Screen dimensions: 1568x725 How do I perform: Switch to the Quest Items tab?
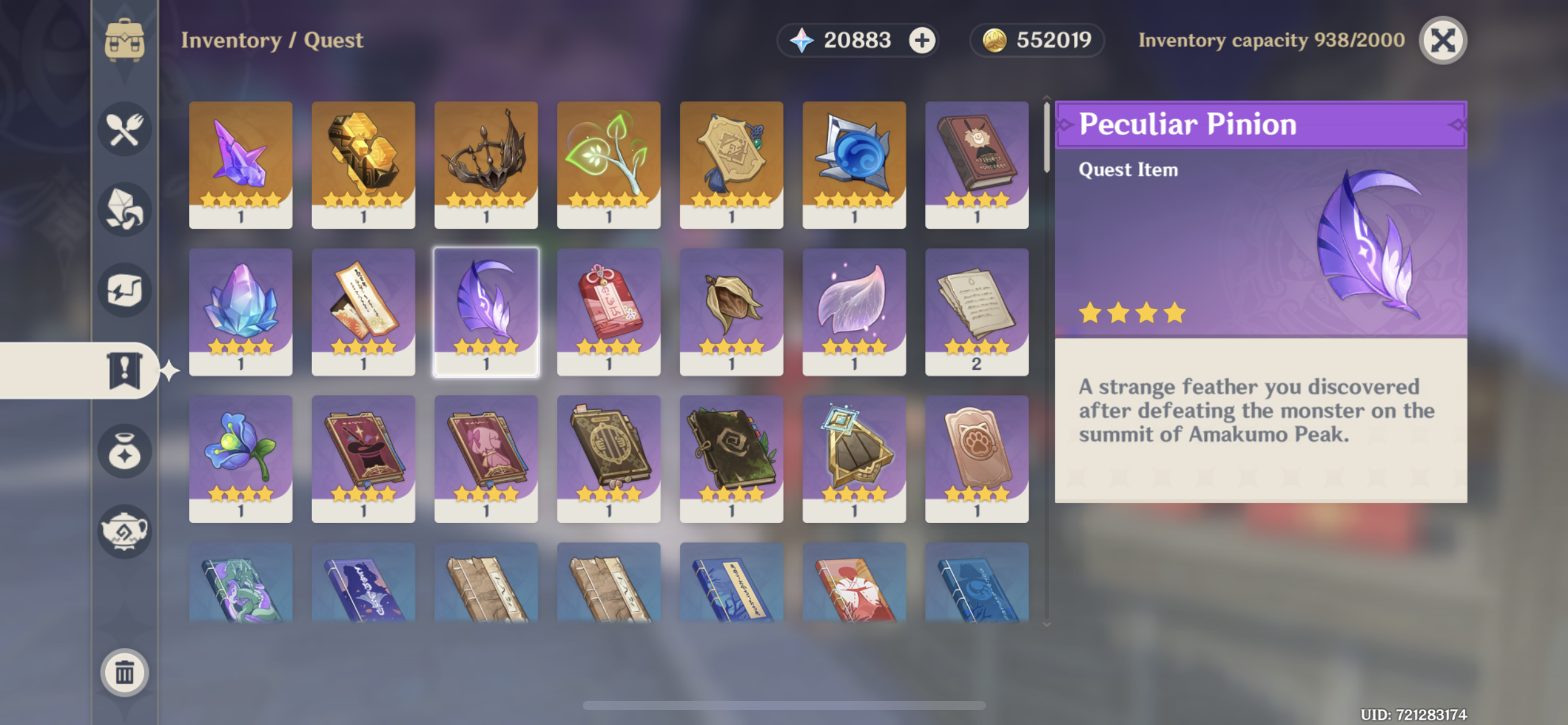click(x=124, y=372)
